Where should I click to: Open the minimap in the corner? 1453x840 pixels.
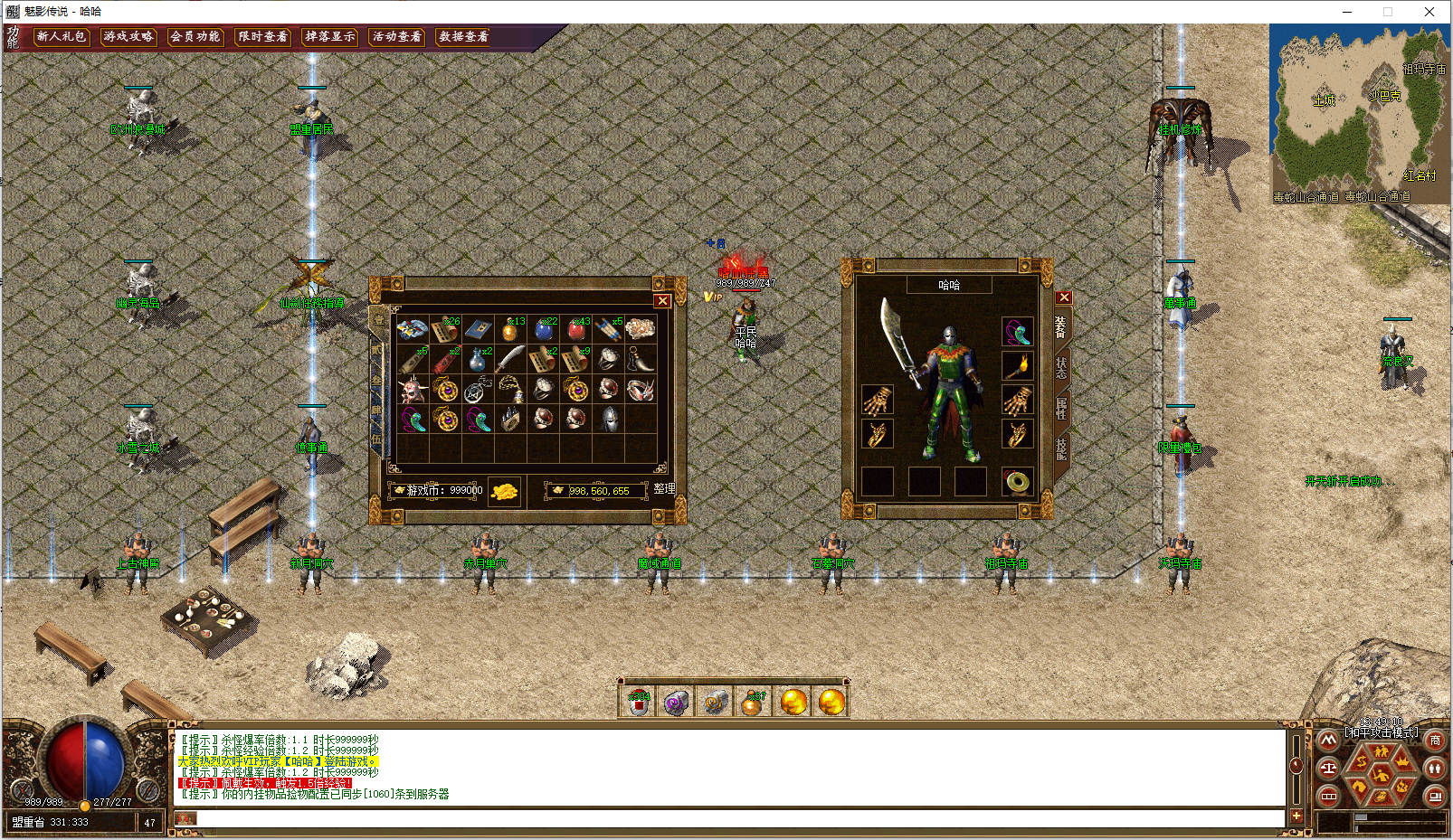tap(1359, 113)
